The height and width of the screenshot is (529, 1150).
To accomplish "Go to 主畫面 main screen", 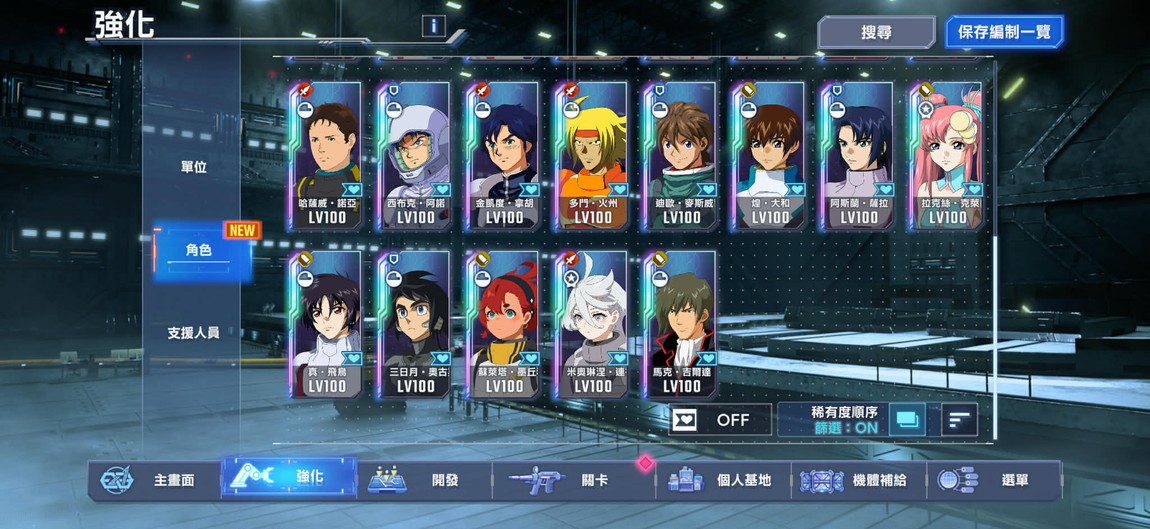I will (x=150, y=480).
